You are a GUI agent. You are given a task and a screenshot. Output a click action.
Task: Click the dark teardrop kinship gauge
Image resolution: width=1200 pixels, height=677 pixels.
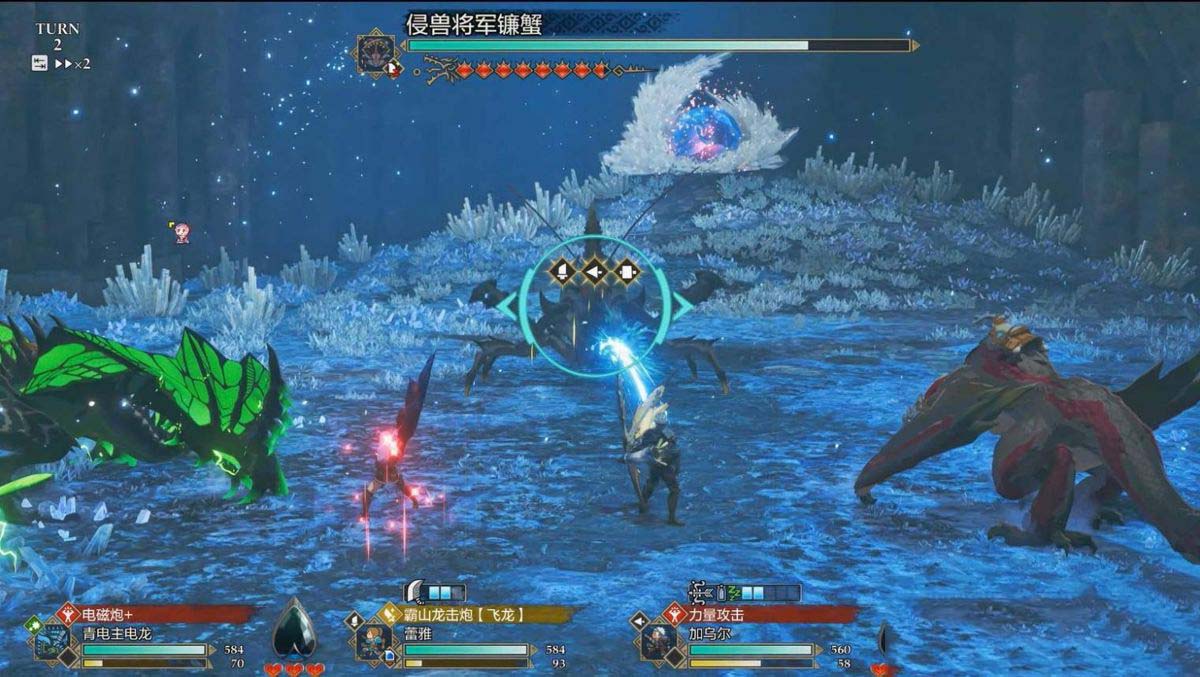(294, 627)
